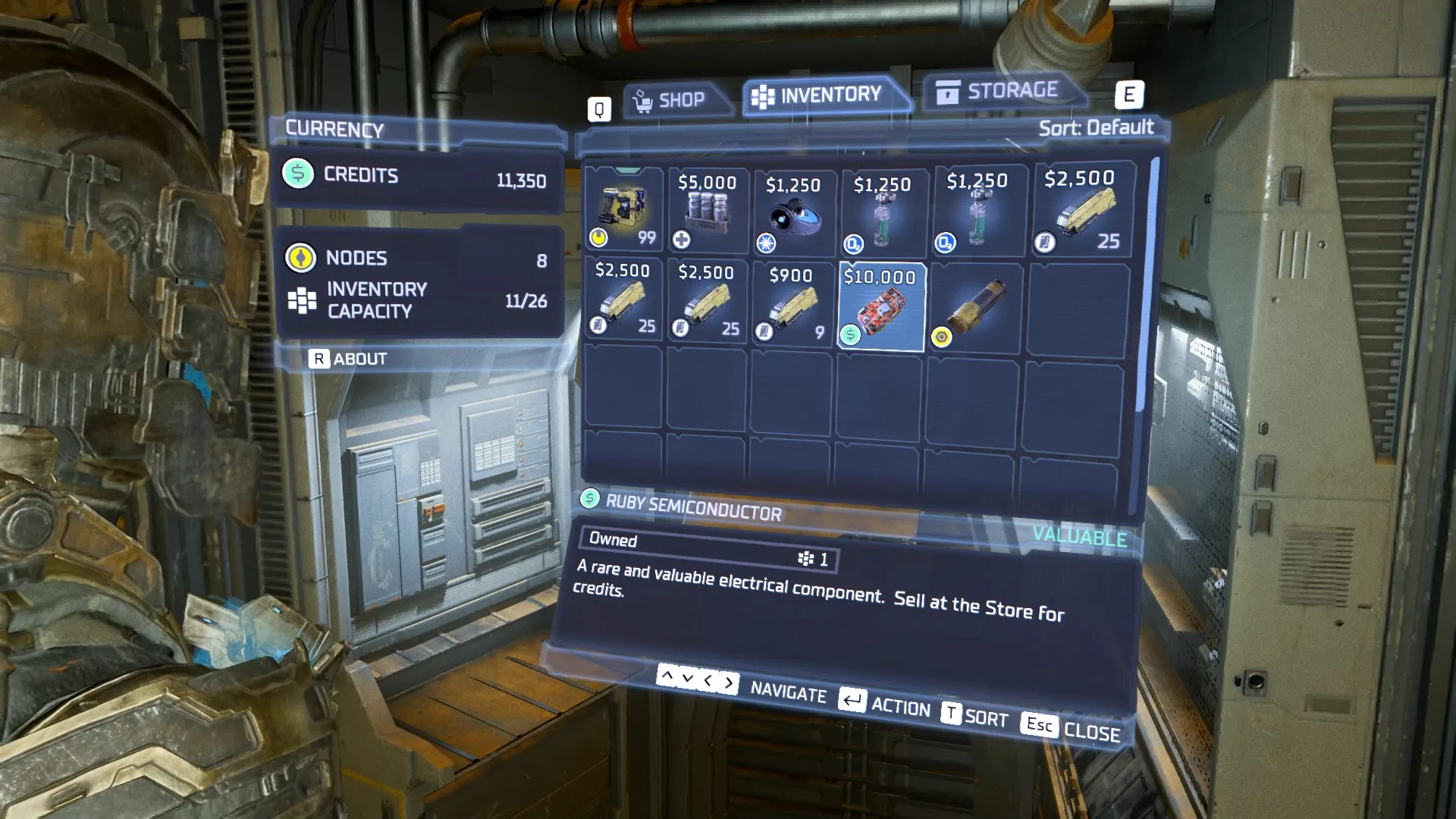The width and height of the screenshot is (1456, 819).
Task: Select the Ruby Semiconductor valued at $10,000
Action: [880, 307]
